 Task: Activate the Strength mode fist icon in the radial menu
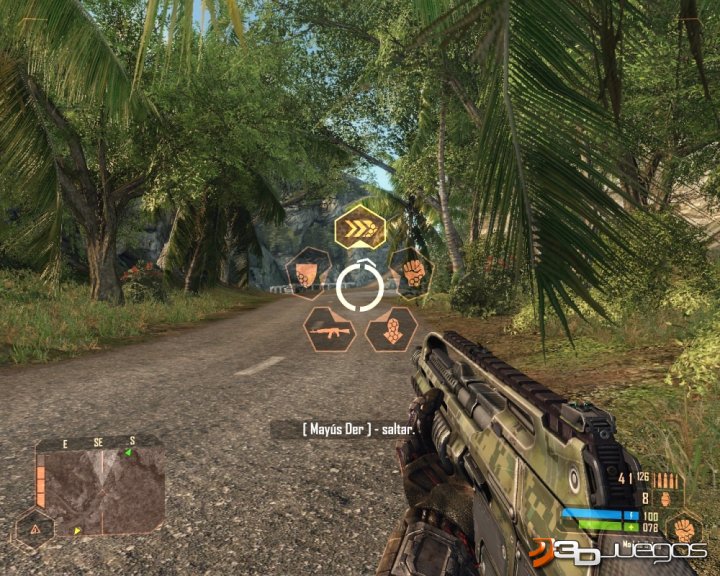click(x=410, y=272)
